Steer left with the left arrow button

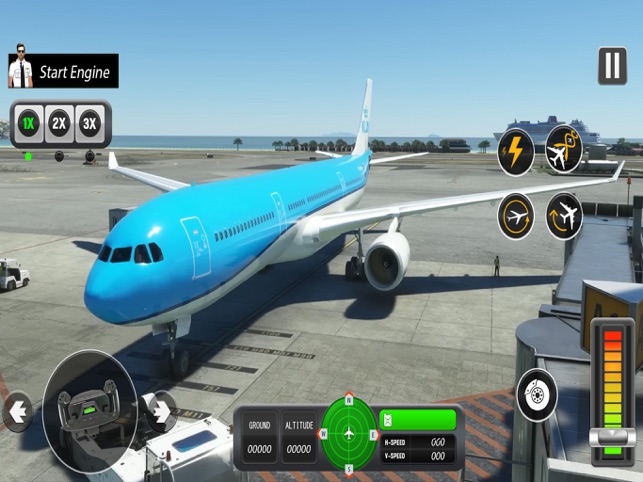pyautogui.click(x=17, y=410)
